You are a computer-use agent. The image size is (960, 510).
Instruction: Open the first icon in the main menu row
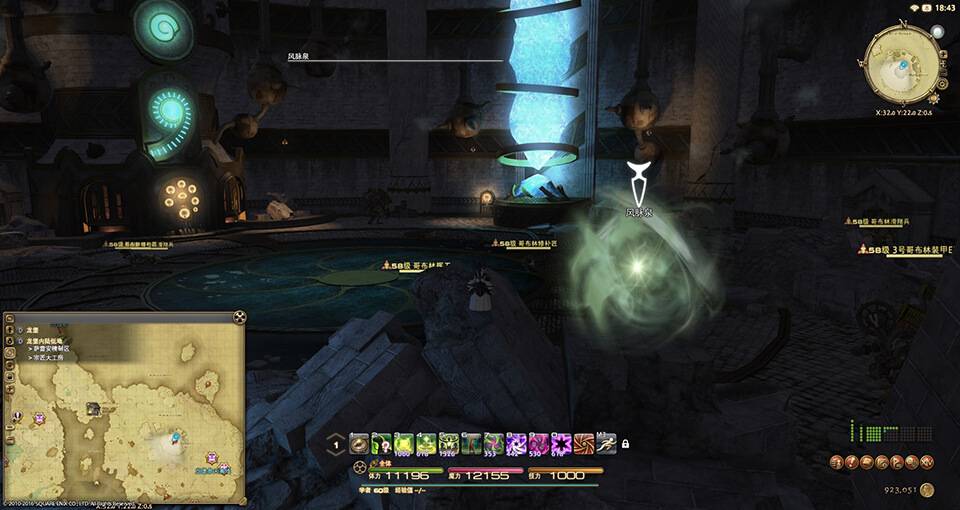[x=836, y=462]
